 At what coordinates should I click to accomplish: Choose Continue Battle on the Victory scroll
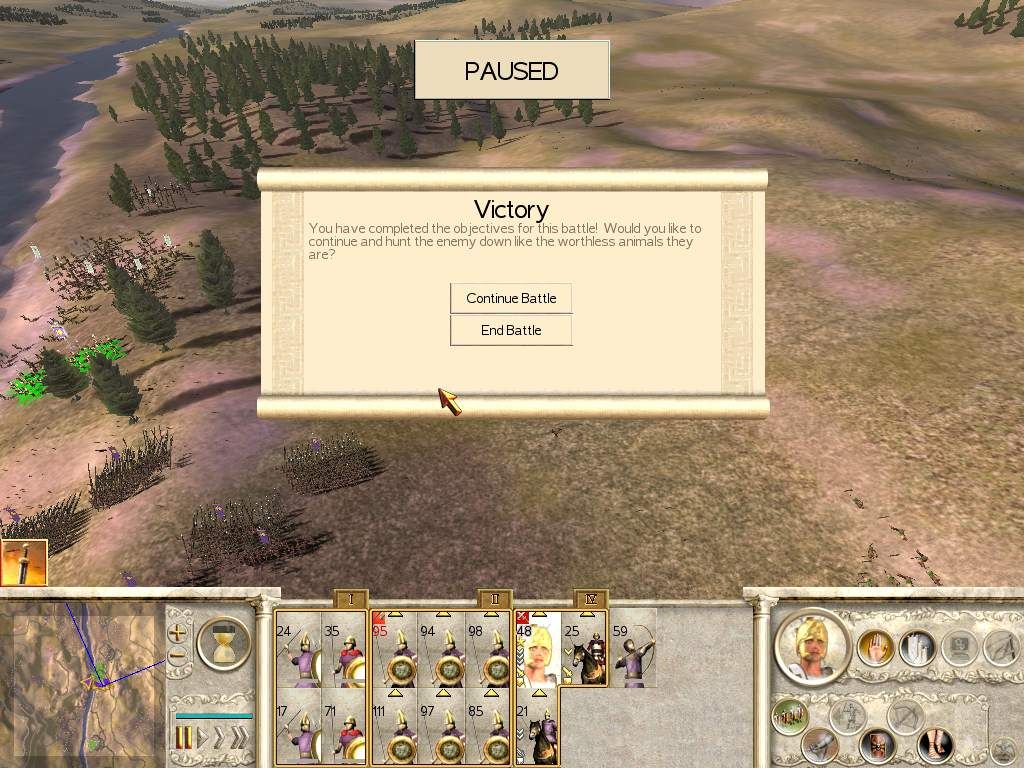click(511, 298)
